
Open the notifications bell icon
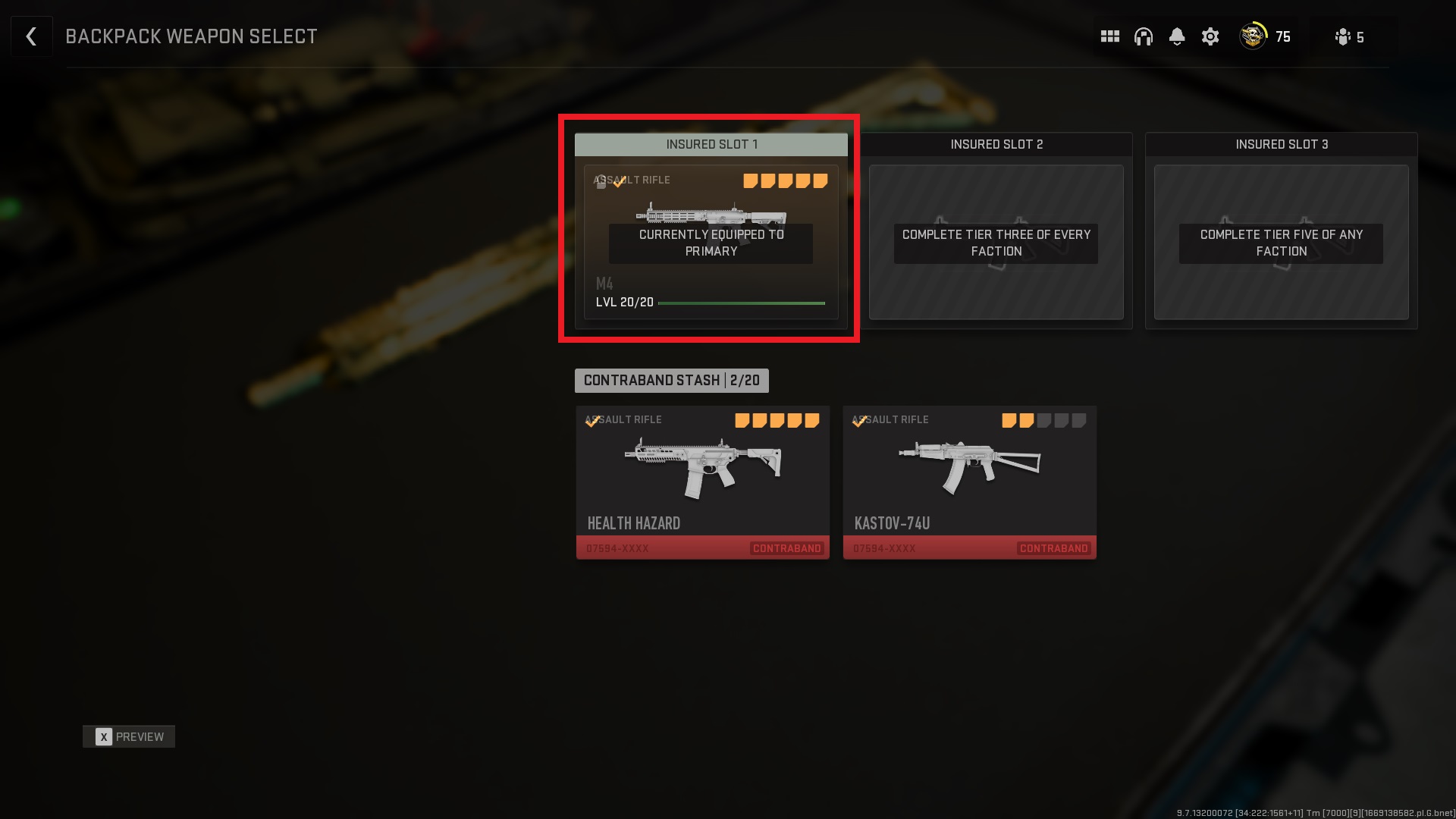click(1177, 36)
